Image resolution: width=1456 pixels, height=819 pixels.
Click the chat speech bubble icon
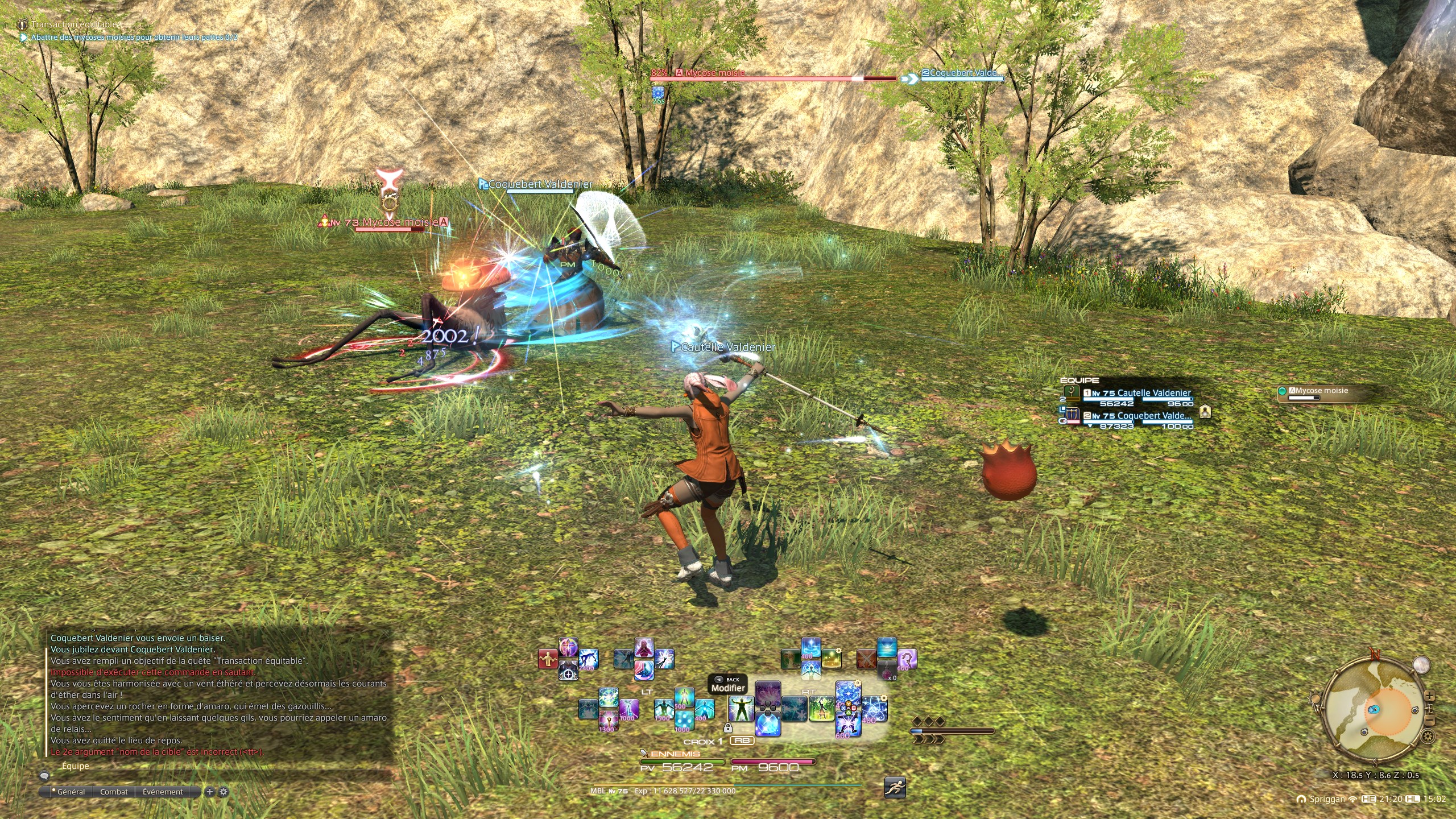coord(44,776)
